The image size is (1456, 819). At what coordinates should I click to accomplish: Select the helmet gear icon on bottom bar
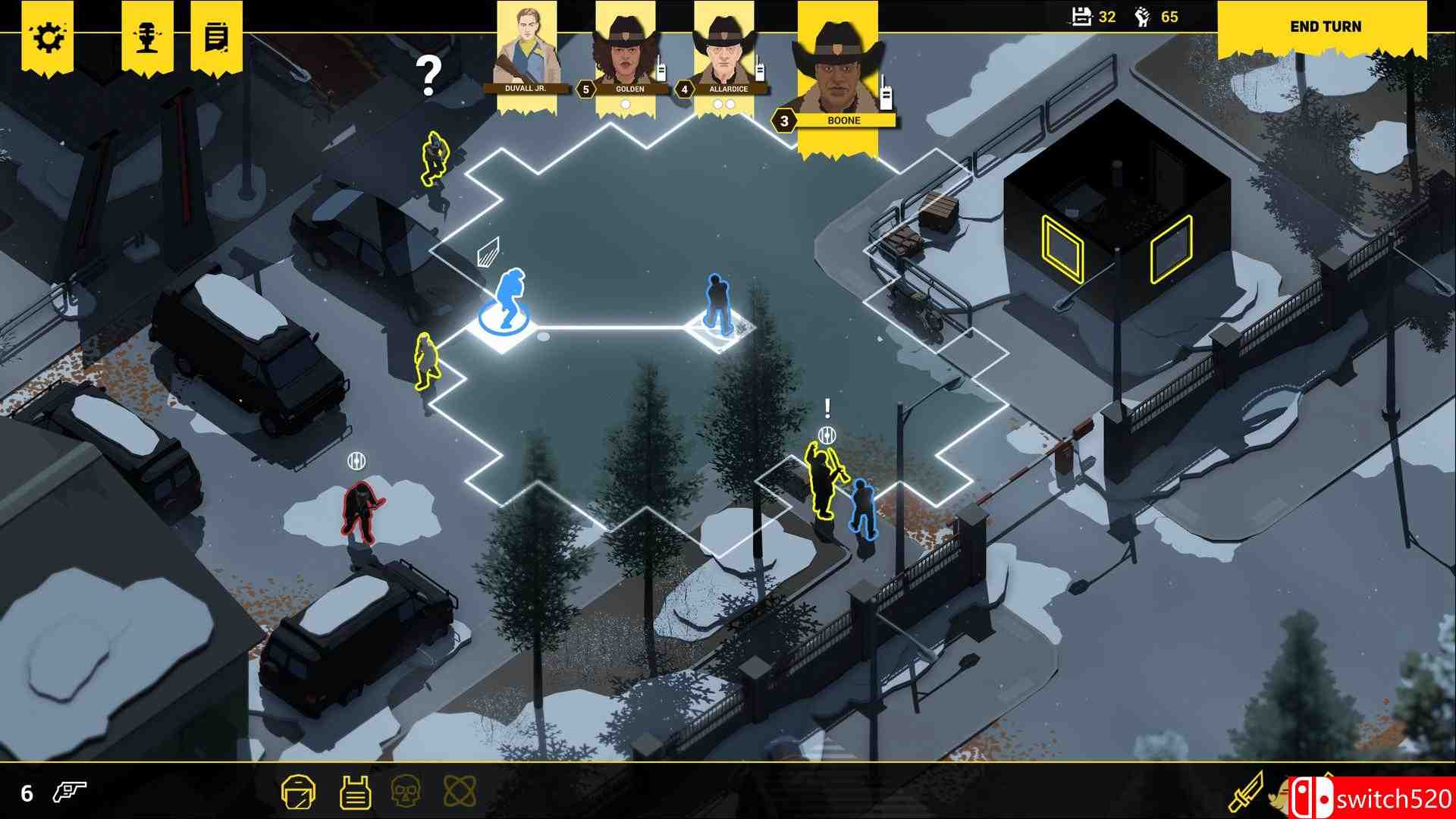[x=299, y=790]
